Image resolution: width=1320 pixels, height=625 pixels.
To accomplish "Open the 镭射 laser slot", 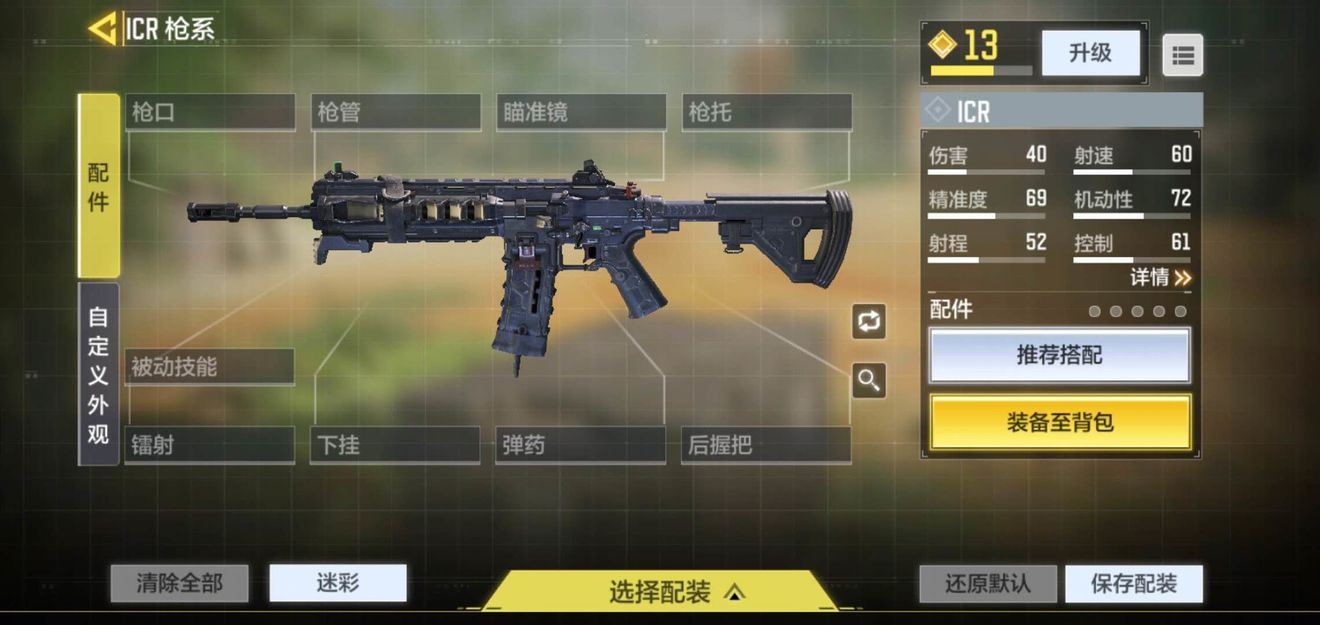I will 210,445.
